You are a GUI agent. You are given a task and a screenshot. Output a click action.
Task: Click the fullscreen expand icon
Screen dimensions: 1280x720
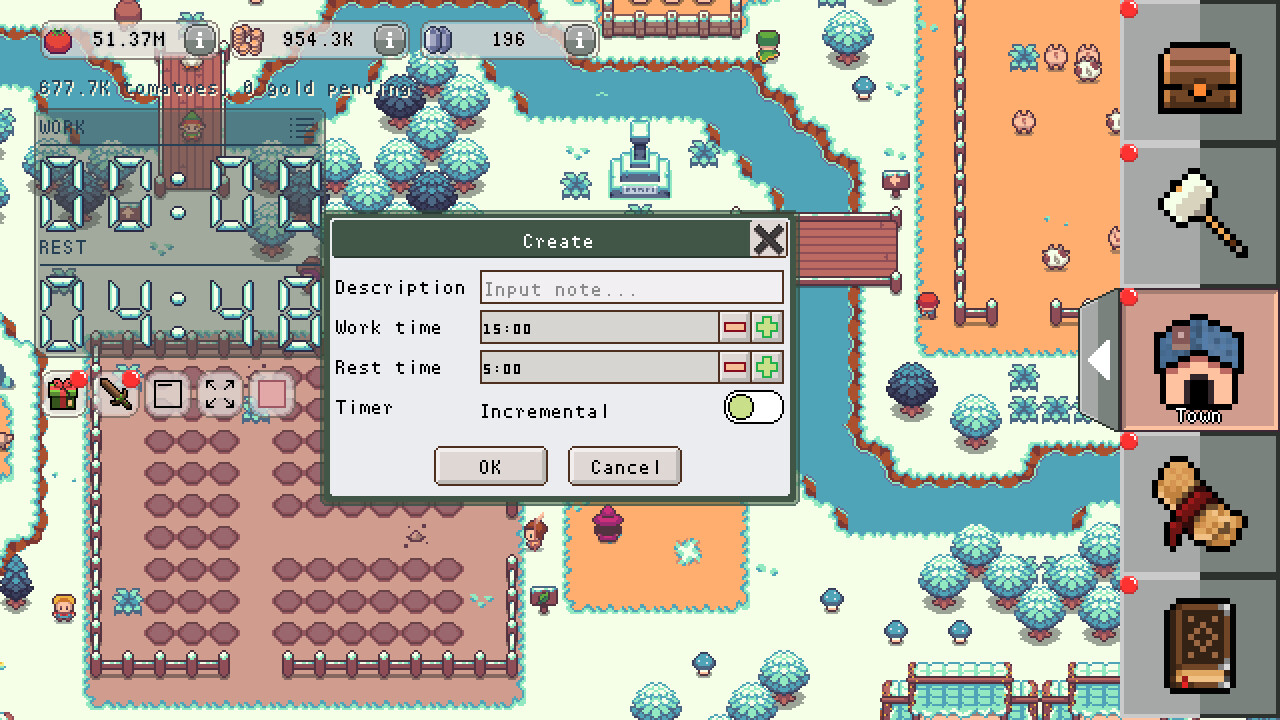pos(218,393)
